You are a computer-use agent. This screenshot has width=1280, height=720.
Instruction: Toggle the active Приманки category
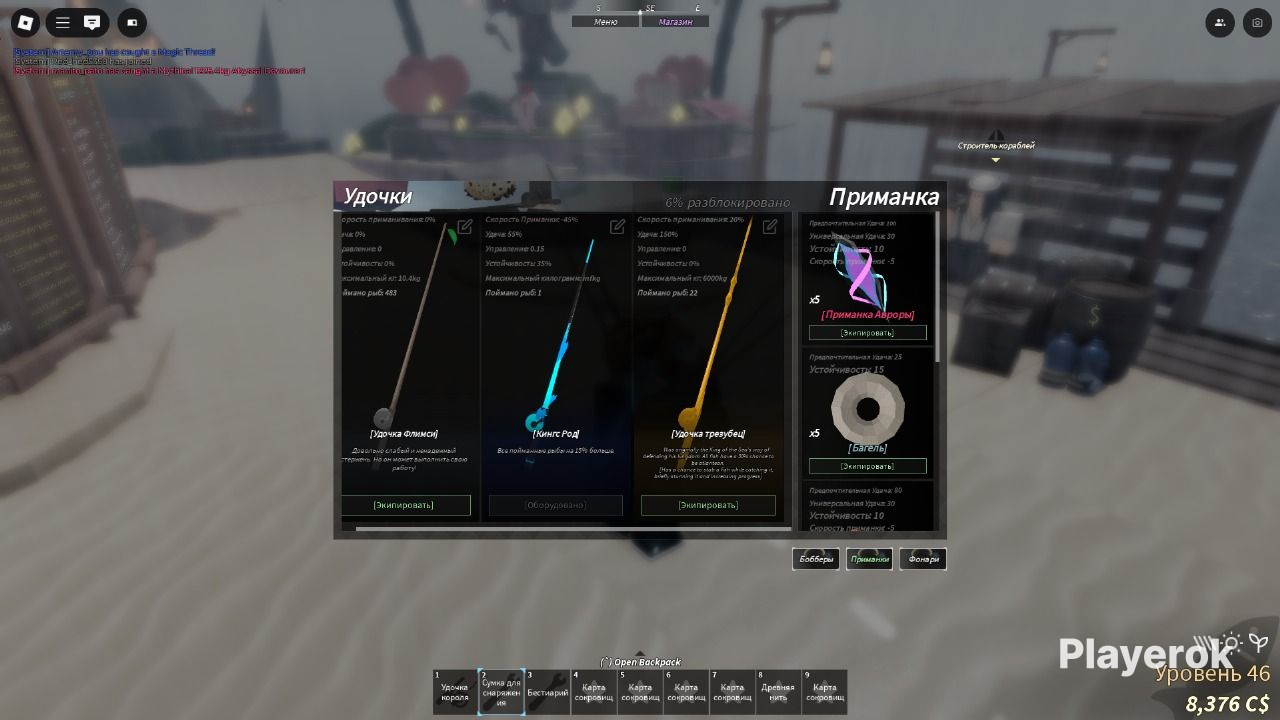point(869,558)
